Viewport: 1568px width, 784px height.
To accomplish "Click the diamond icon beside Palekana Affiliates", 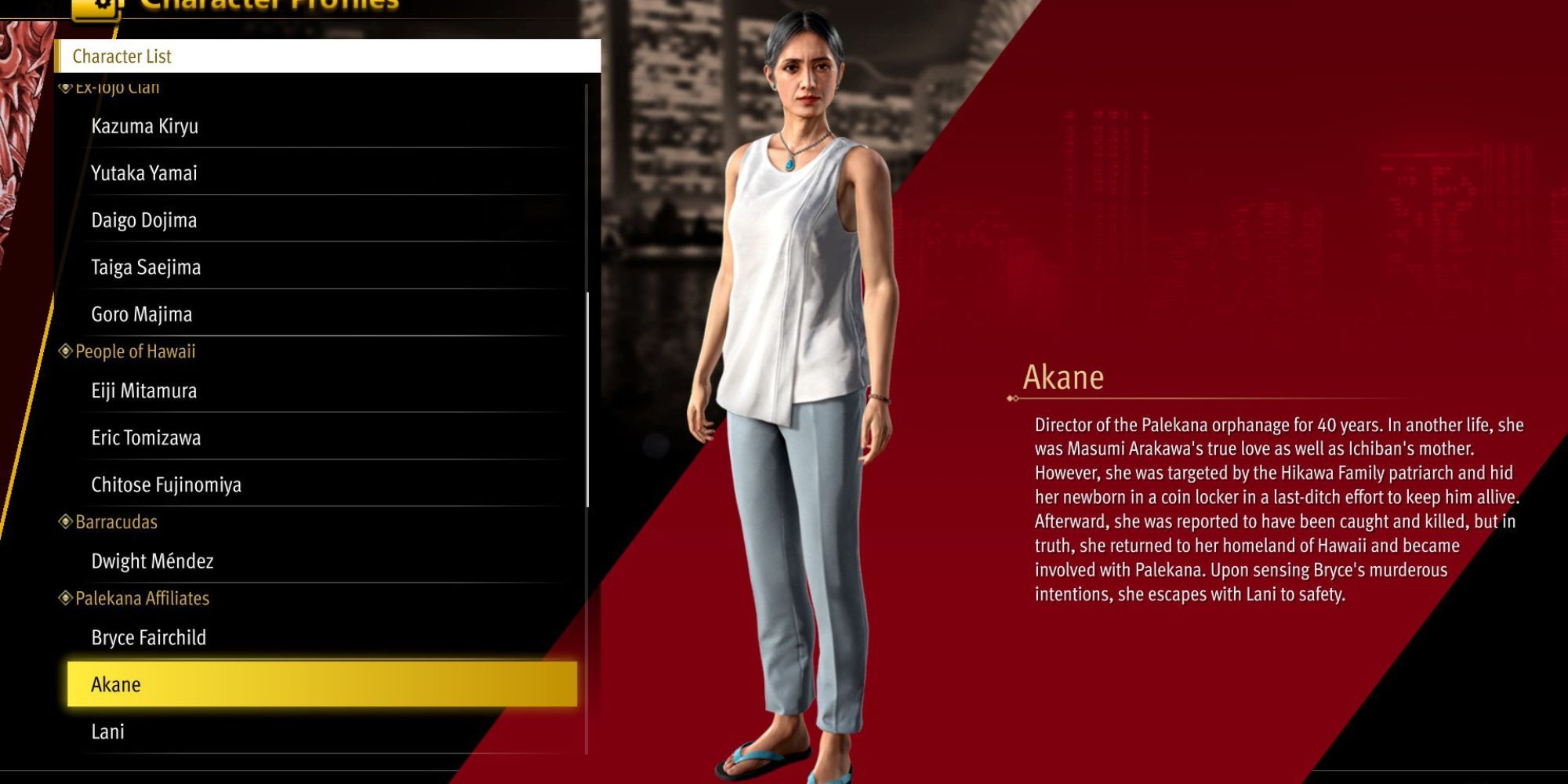I will 66,598.
